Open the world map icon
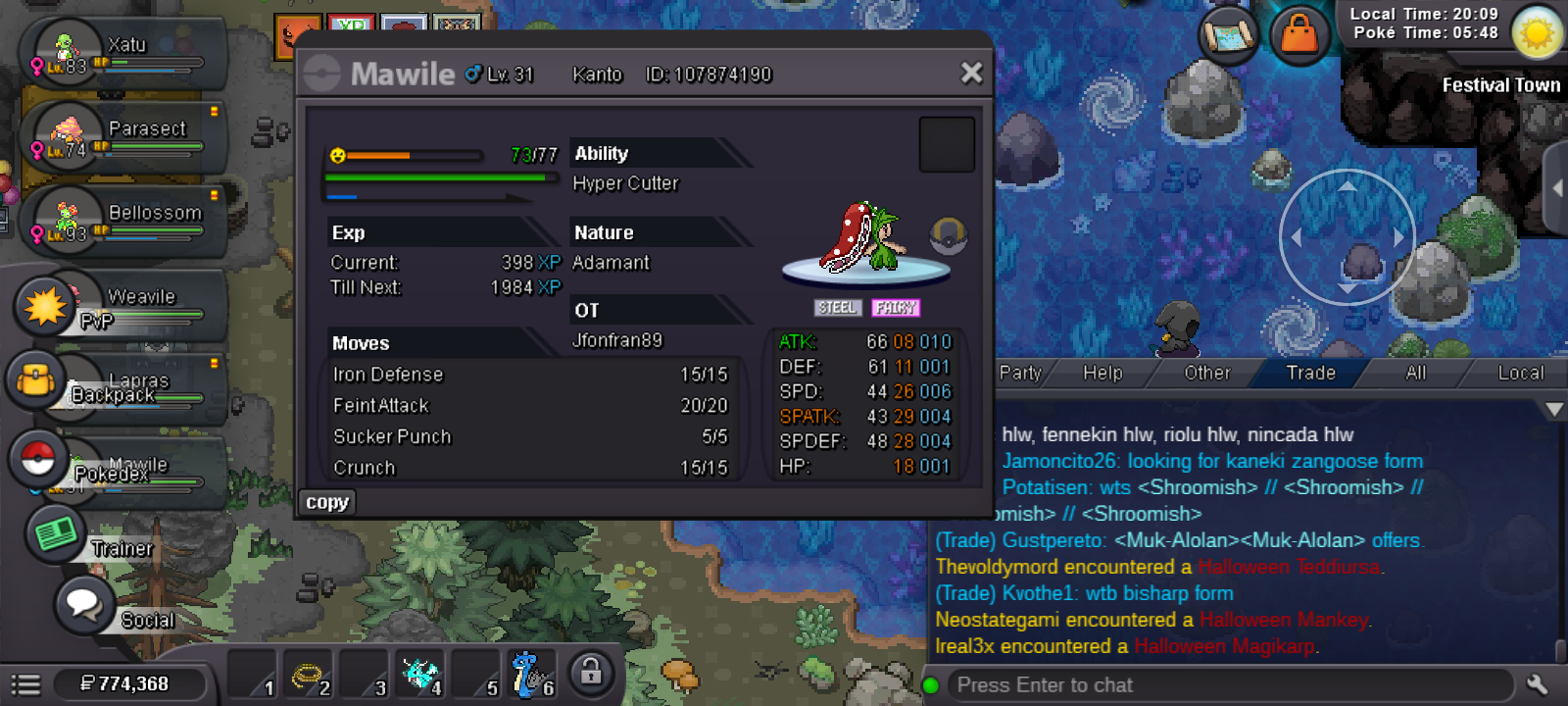Viewport: 1568px width, 706px height. (x=1228, y=35)
